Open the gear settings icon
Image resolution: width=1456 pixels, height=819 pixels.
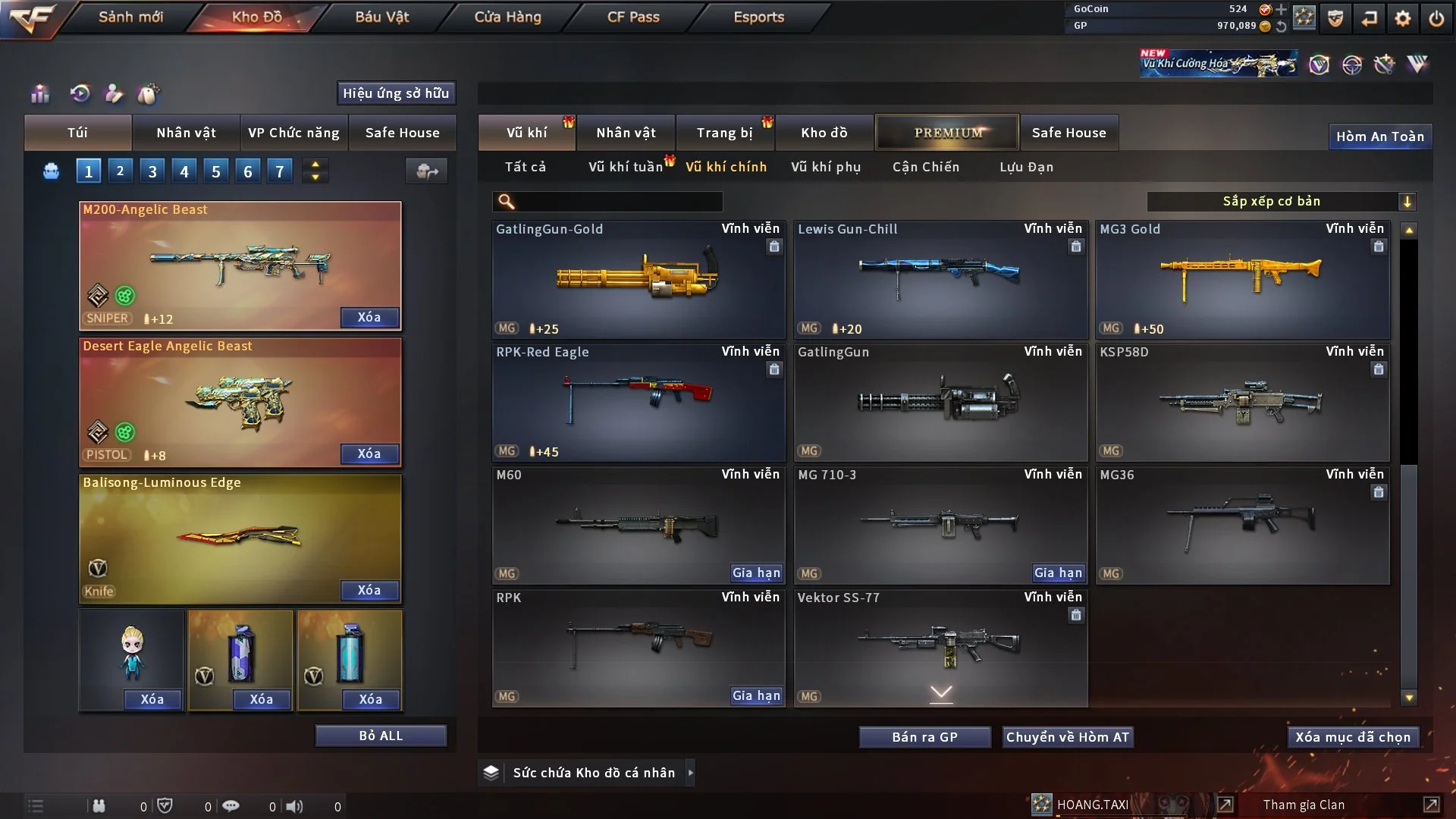pyautogui.click(x=1403, y=17)
